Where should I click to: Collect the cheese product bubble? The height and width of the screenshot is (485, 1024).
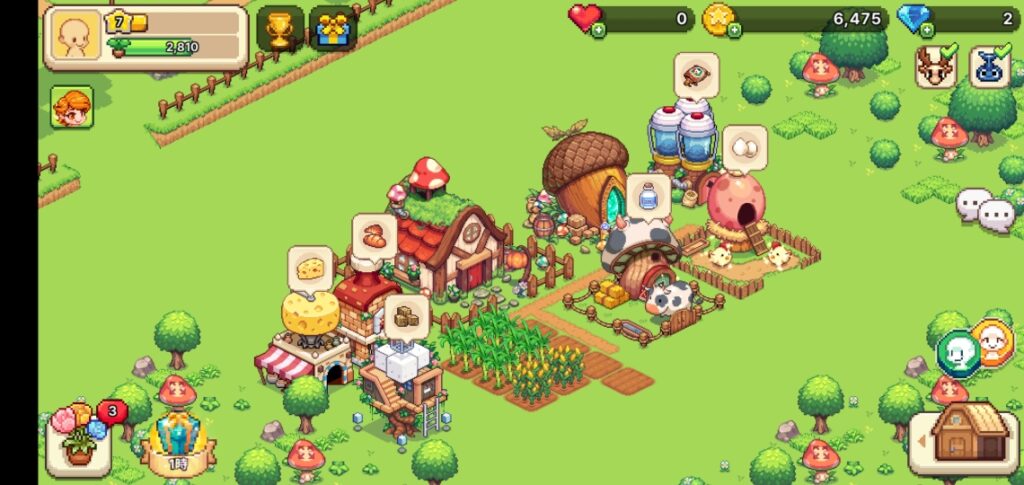point(310,268)
